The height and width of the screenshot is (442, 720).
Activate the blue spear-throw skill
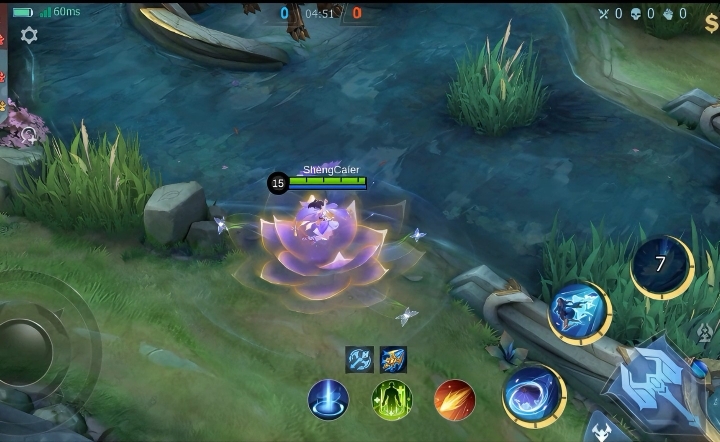tap(579, 313)
